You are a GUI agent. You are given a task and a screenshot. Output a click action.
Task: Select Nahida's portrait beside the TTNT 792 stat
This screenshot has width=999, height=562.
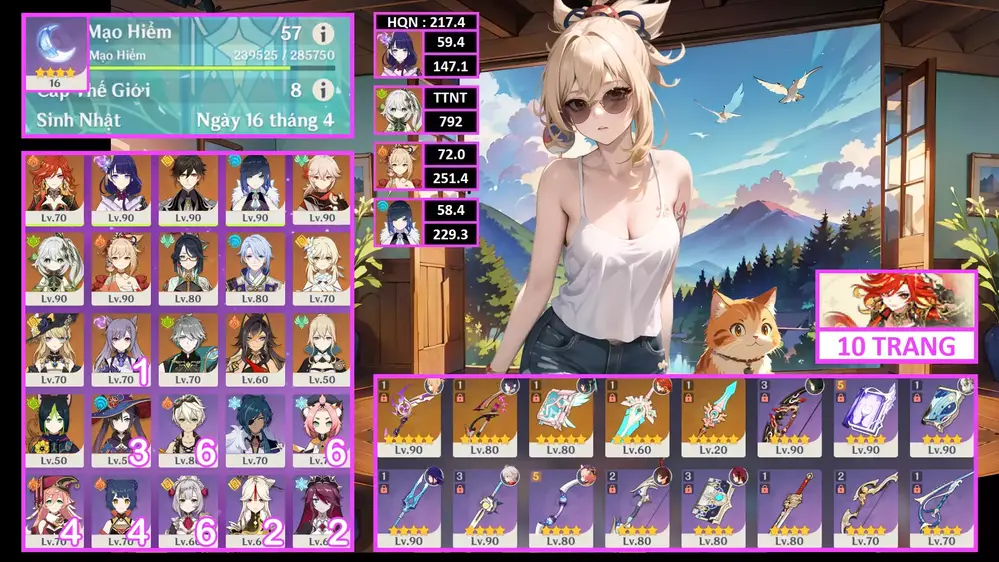(x=395, y=111)
